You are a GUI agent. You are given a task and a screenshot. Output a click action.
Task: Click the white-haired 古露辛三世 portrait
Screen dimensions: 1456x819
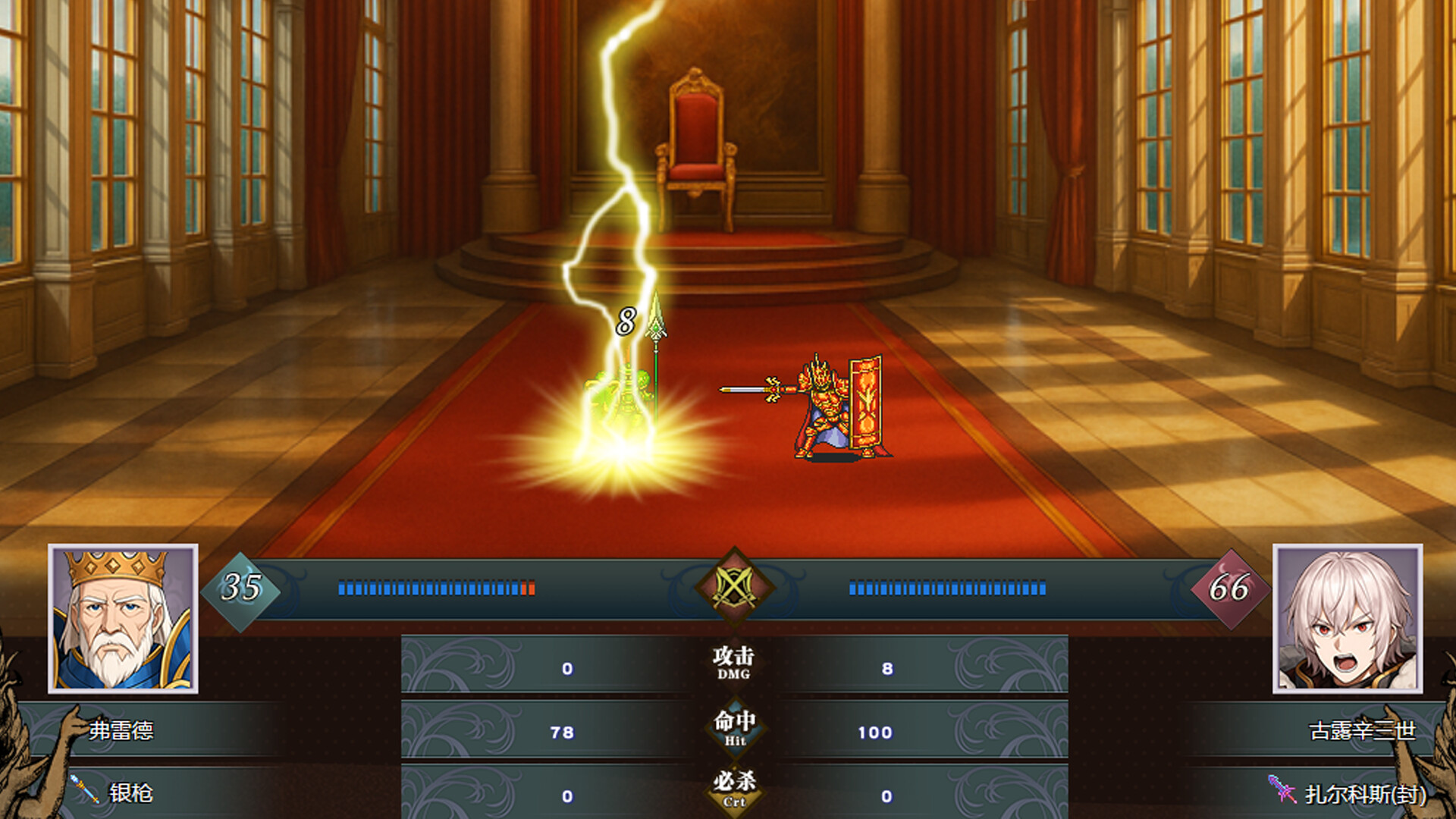click(x=1347, y=618)
